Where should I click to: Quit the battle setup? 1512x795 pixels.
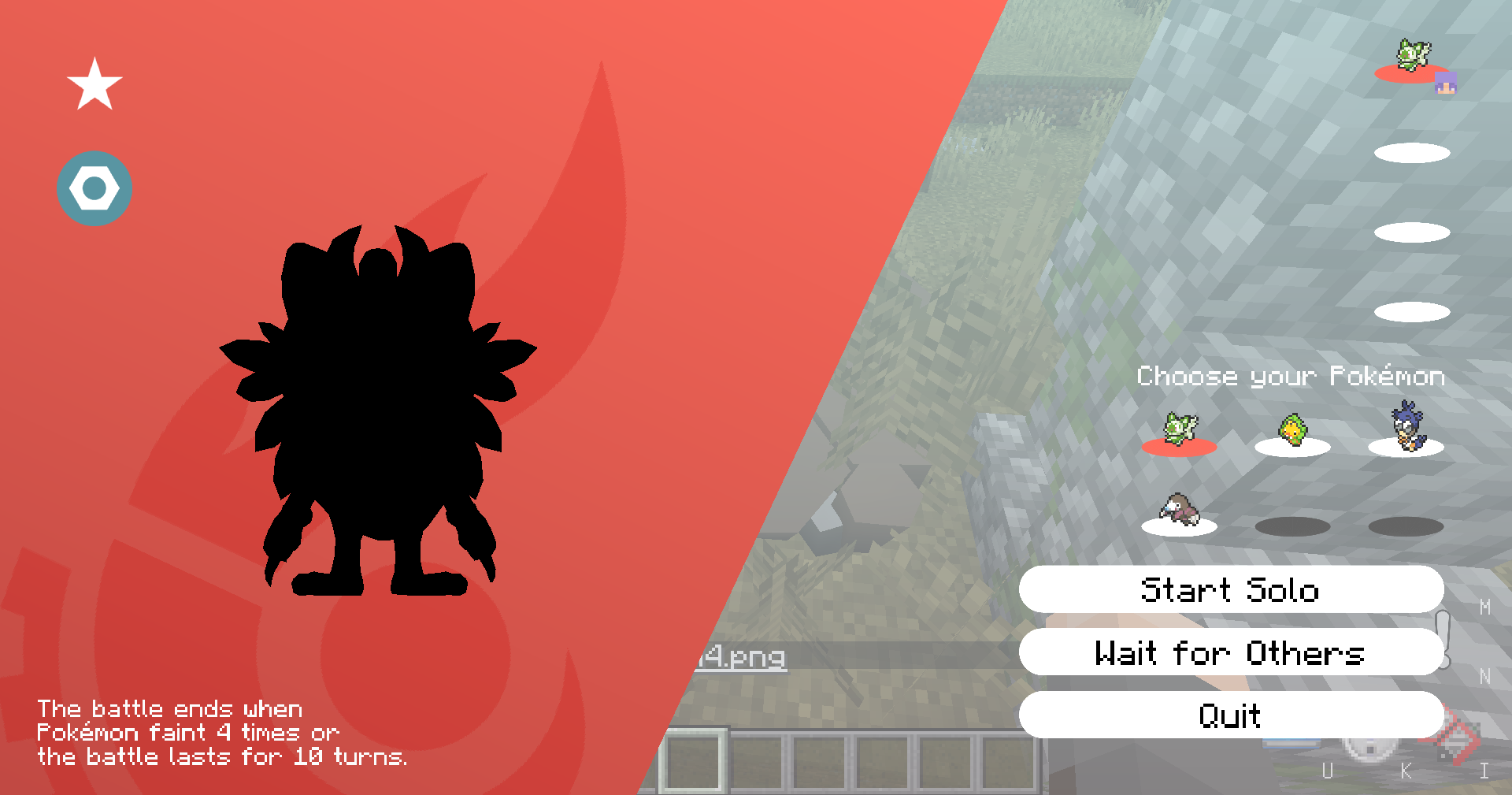(1230, 715)
